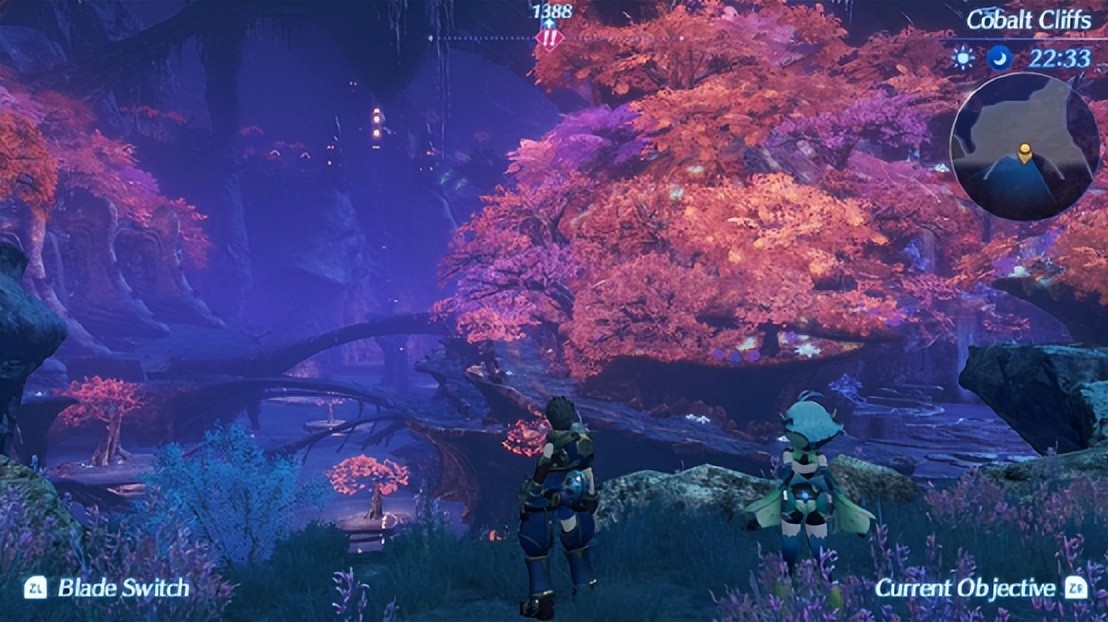The height and width of the screenshot is (622, 1108).
Task: Select the Blade Switch prompt label
Action: 122,588
